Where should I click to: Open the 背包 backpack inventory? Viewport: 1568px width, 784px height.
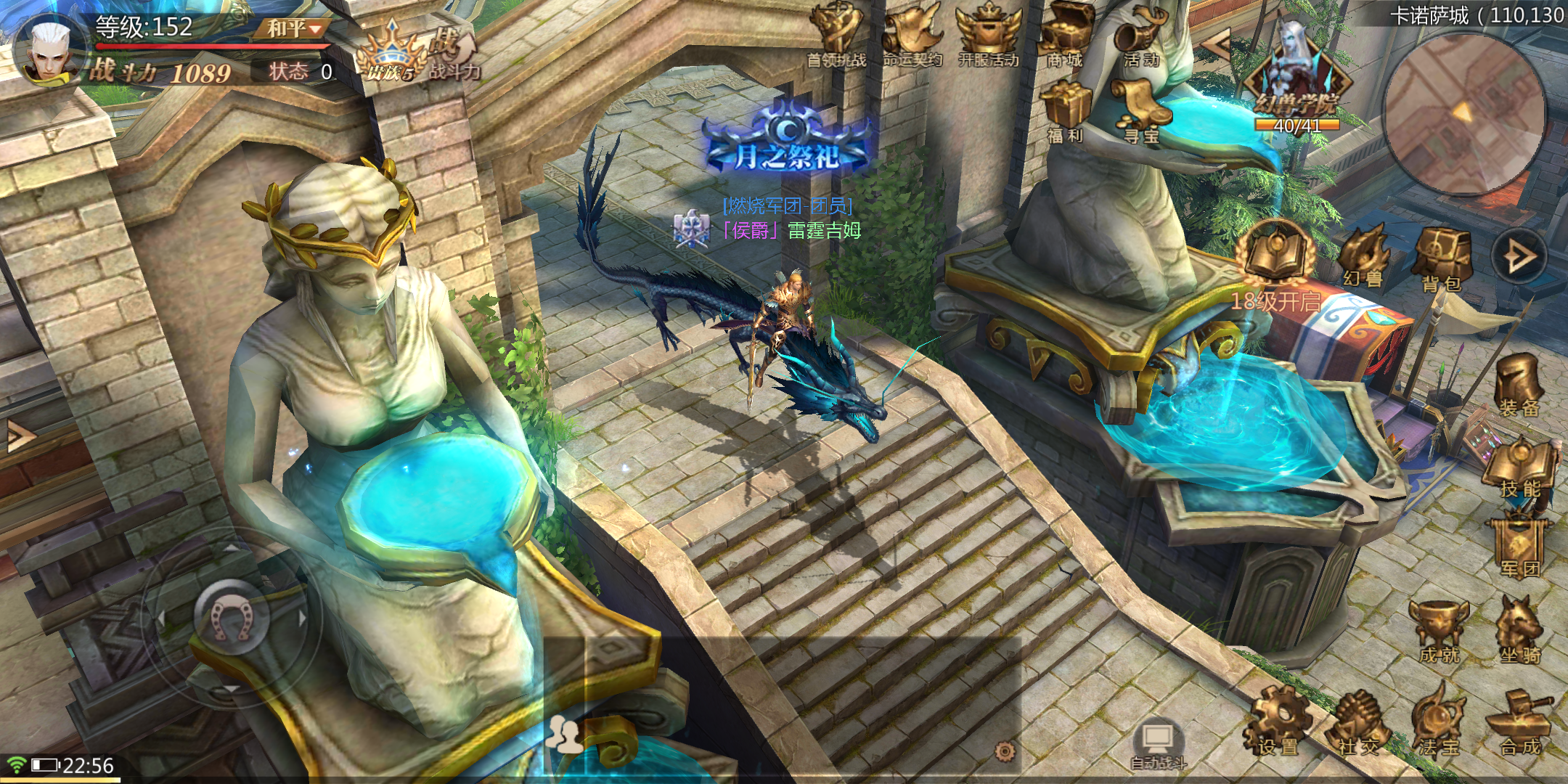tap(1442, 259)
